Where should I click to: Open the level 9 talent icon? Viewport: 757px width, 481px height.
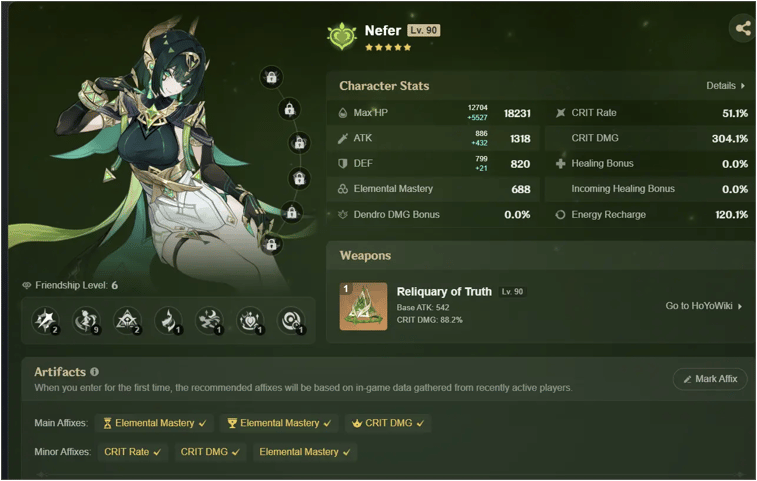pos(87,320)
